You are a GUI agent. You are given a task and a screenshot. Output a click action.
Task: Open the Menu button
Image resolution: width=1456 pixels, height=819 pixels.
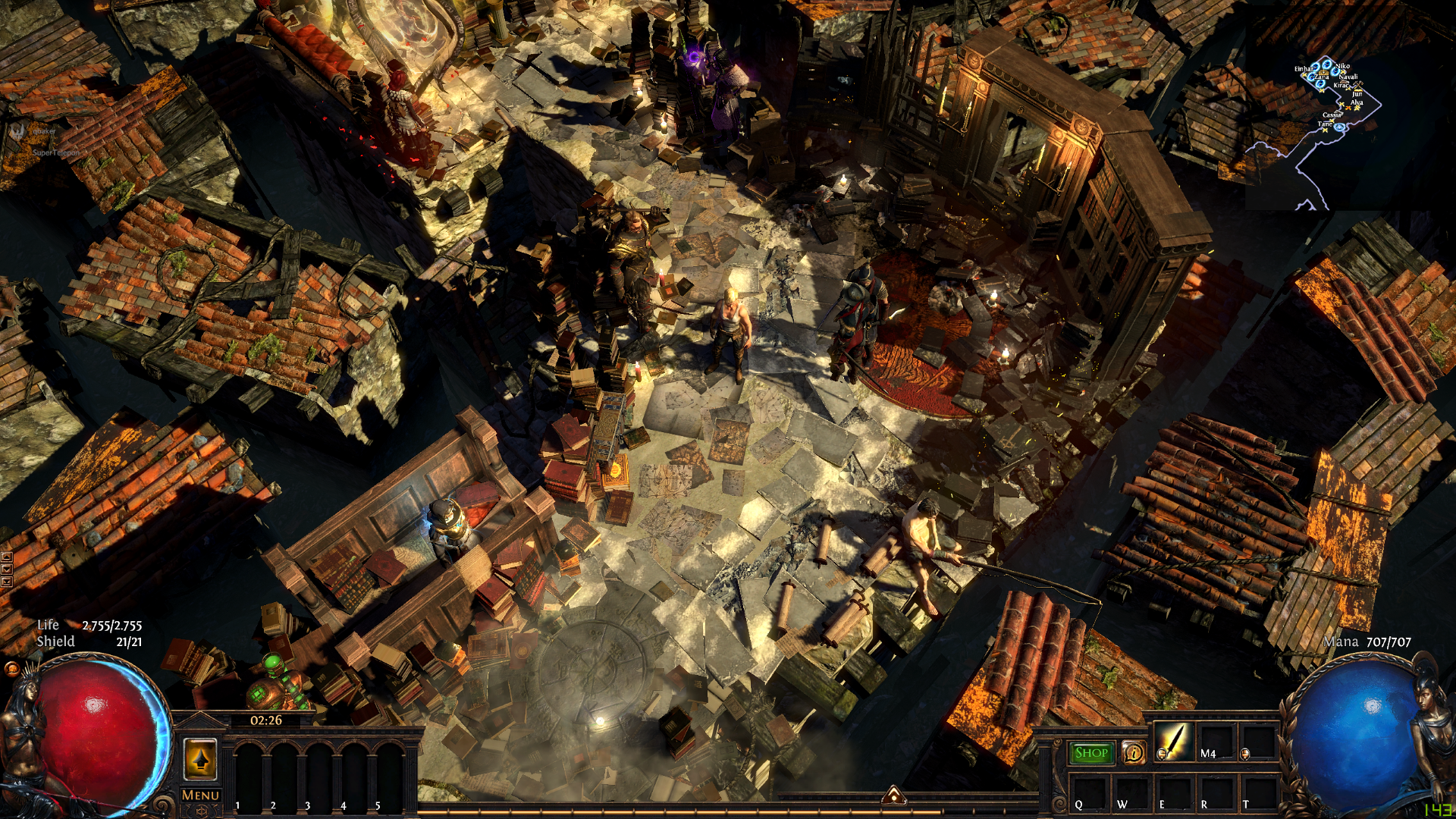coord(200,795)
